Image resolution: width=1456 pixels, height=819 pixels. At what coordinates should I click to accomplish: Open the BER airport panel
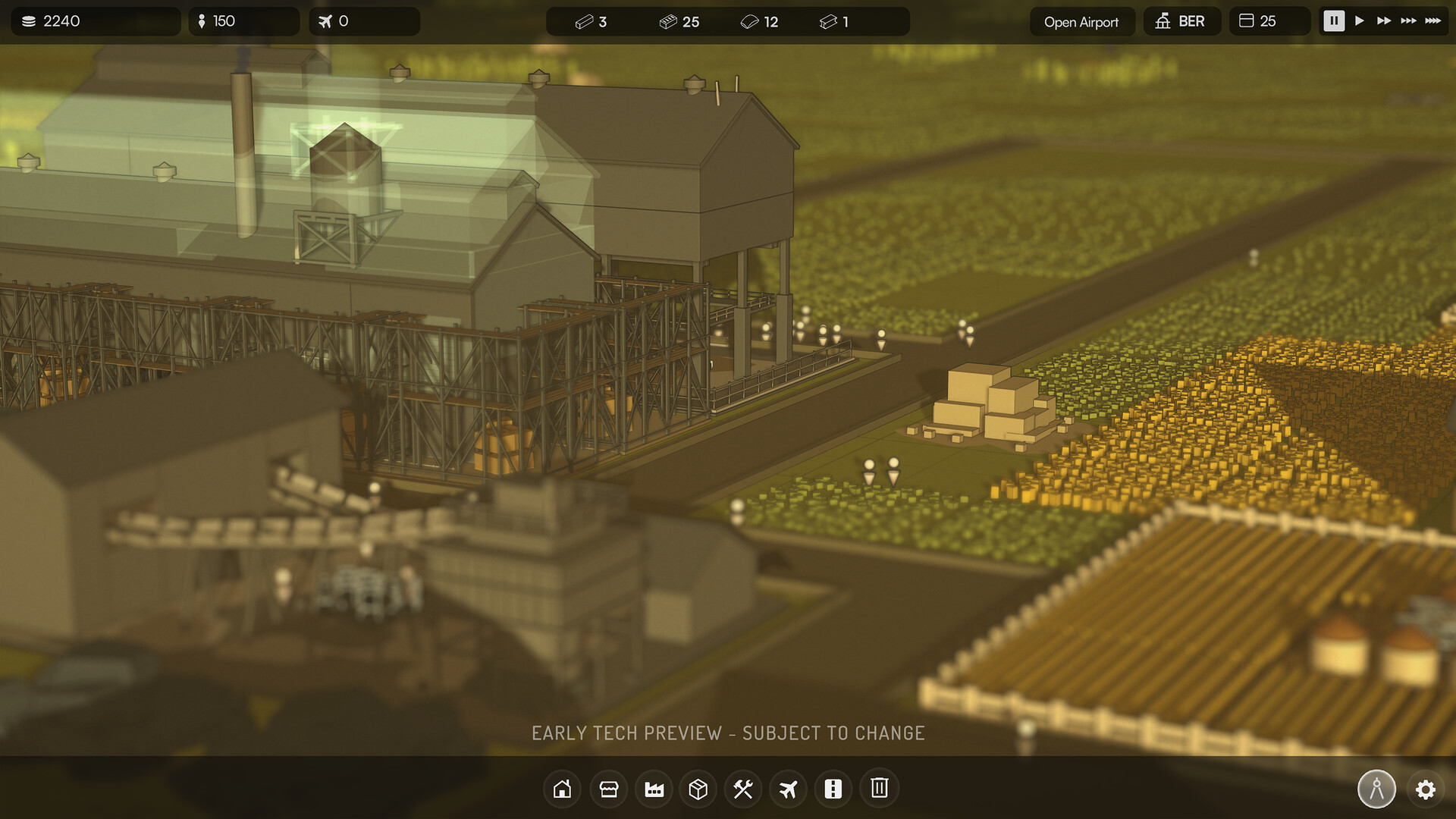tap(1182, 21)
